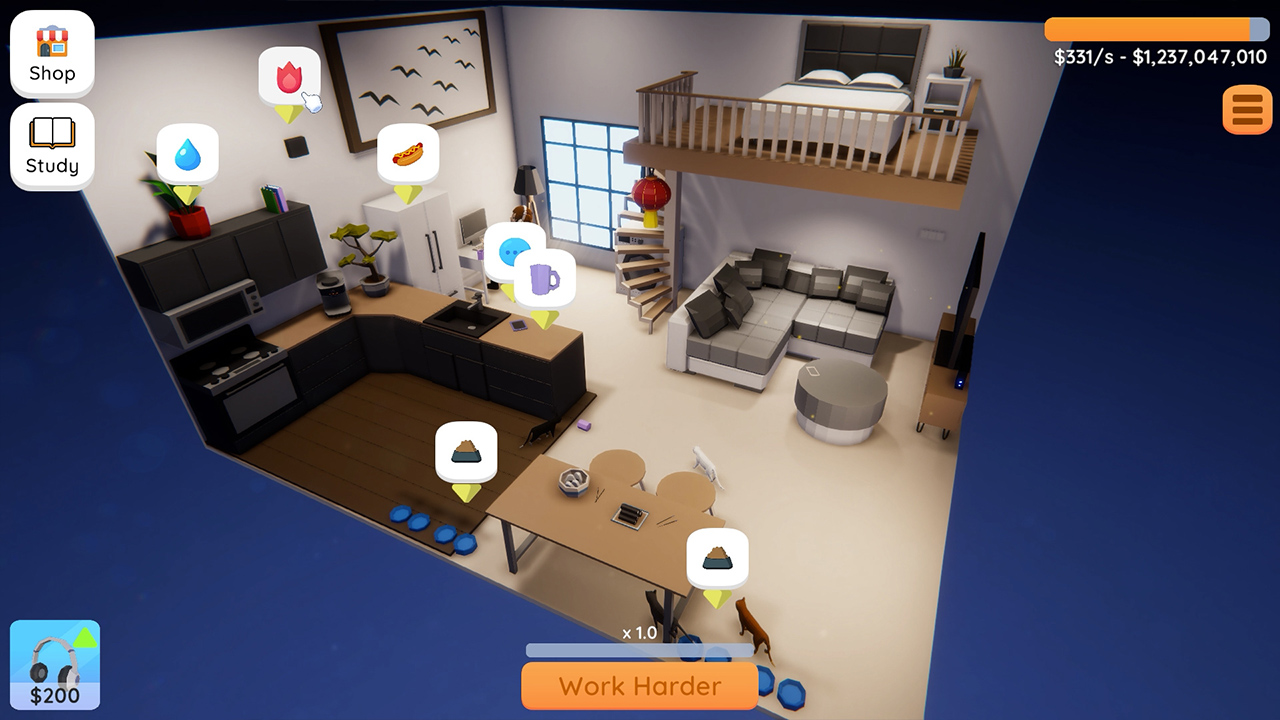Click the water droplet icon above the red plant
The height and width of the screenshot is (720, 1280).
pos(188,153)
